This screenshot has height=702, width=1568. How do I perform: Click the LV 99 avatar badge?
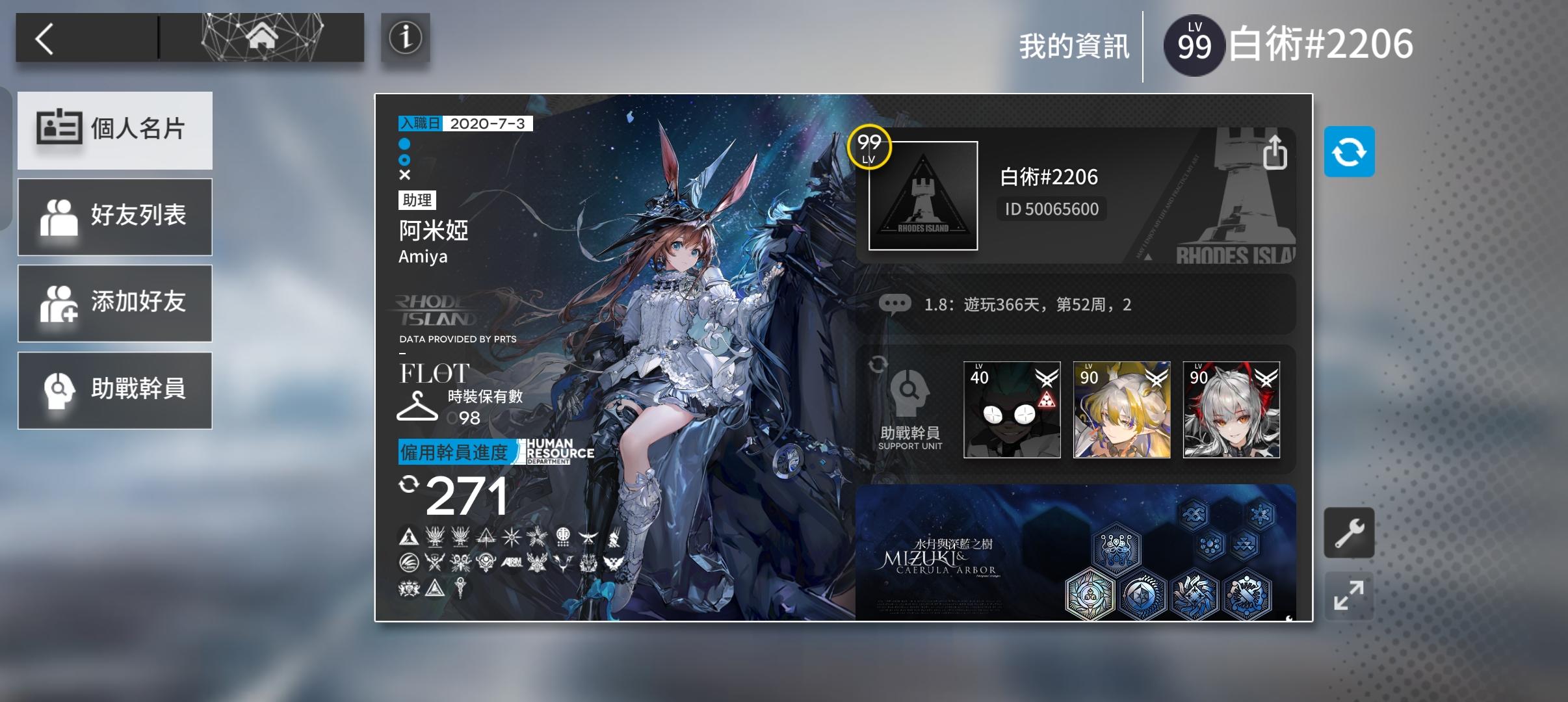[x=1195, y=44]
